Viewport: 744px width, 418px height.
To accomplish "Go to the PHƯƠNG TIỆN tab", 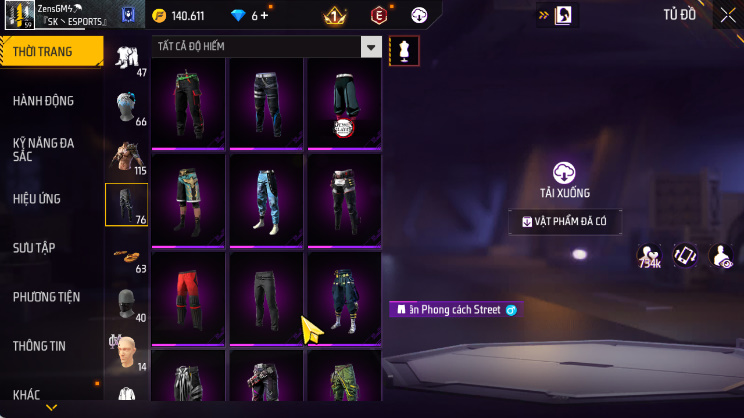I will [x=46, y=297].
